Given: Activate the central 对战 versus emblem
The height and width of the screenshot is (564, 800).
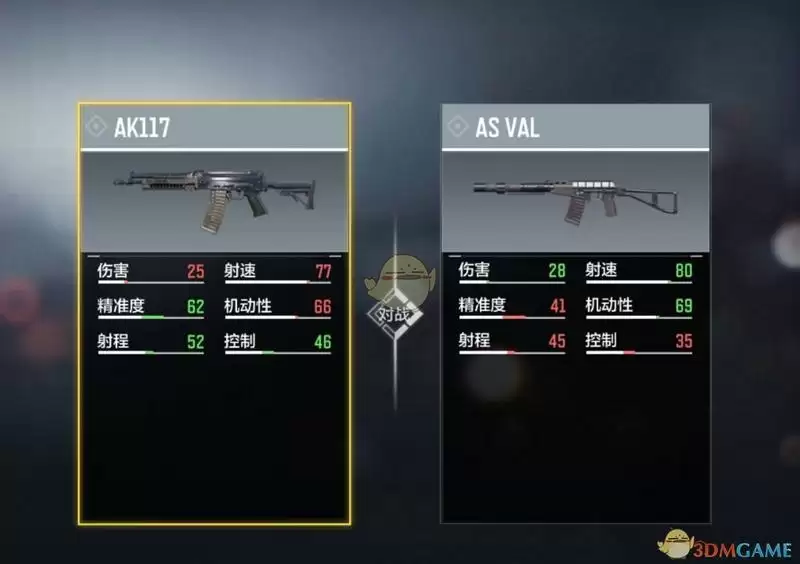Looking at the screenshot, I should [395, 313].
